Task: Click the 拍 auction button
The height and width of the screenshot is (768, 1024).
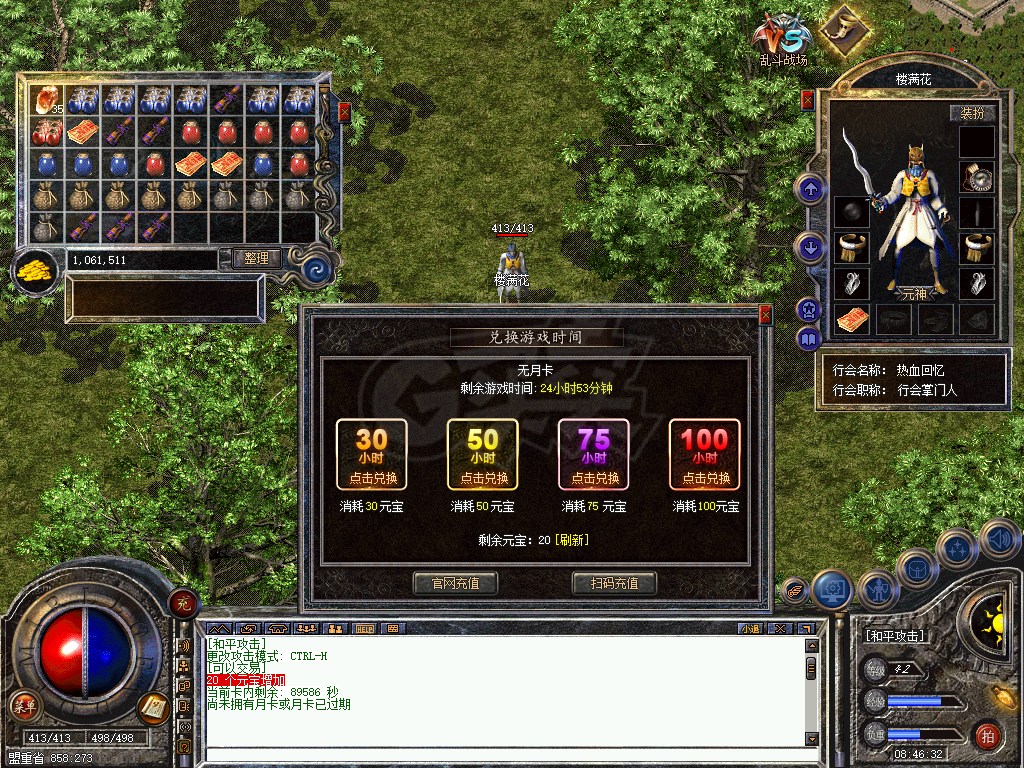Action: (988, 736)
